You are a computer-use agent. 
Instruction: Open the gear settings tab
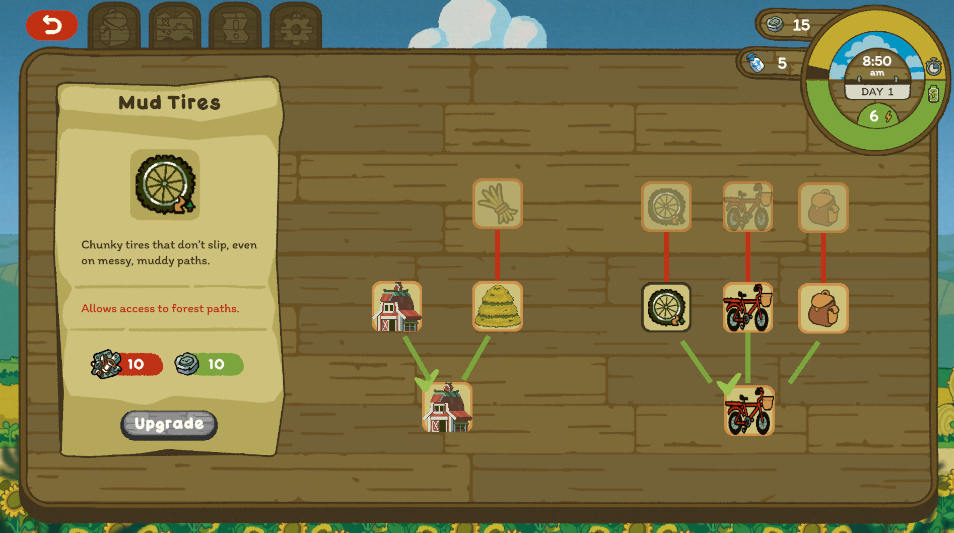coord(296,25)
